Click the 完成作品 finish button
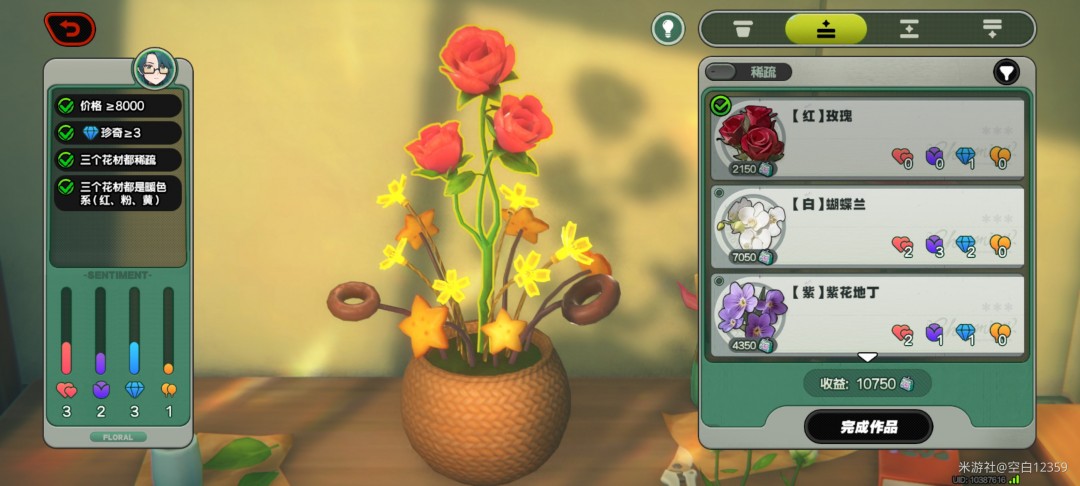The height and width of the screenshot is (486, 1080). click(868, 427)
